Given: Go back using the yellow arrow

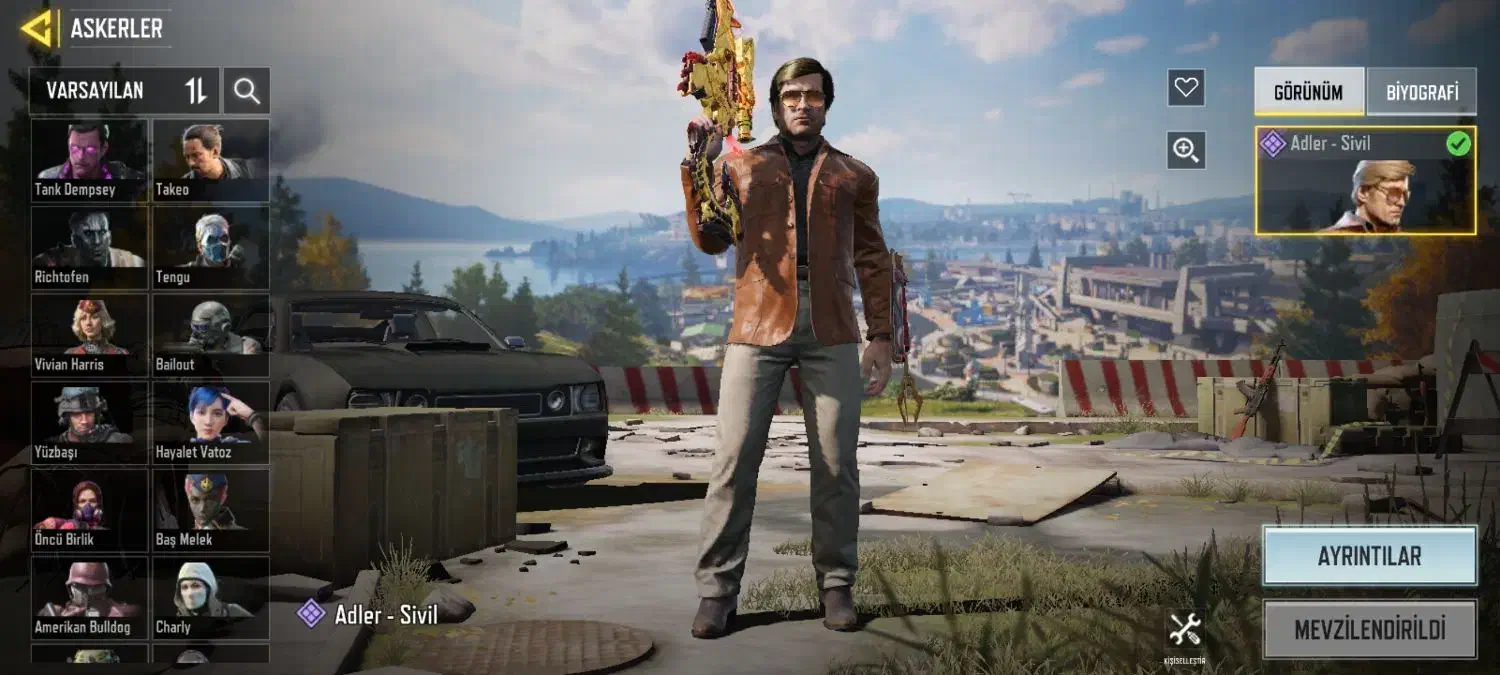Looking at the screenshot, I should (x=37, y=28).
